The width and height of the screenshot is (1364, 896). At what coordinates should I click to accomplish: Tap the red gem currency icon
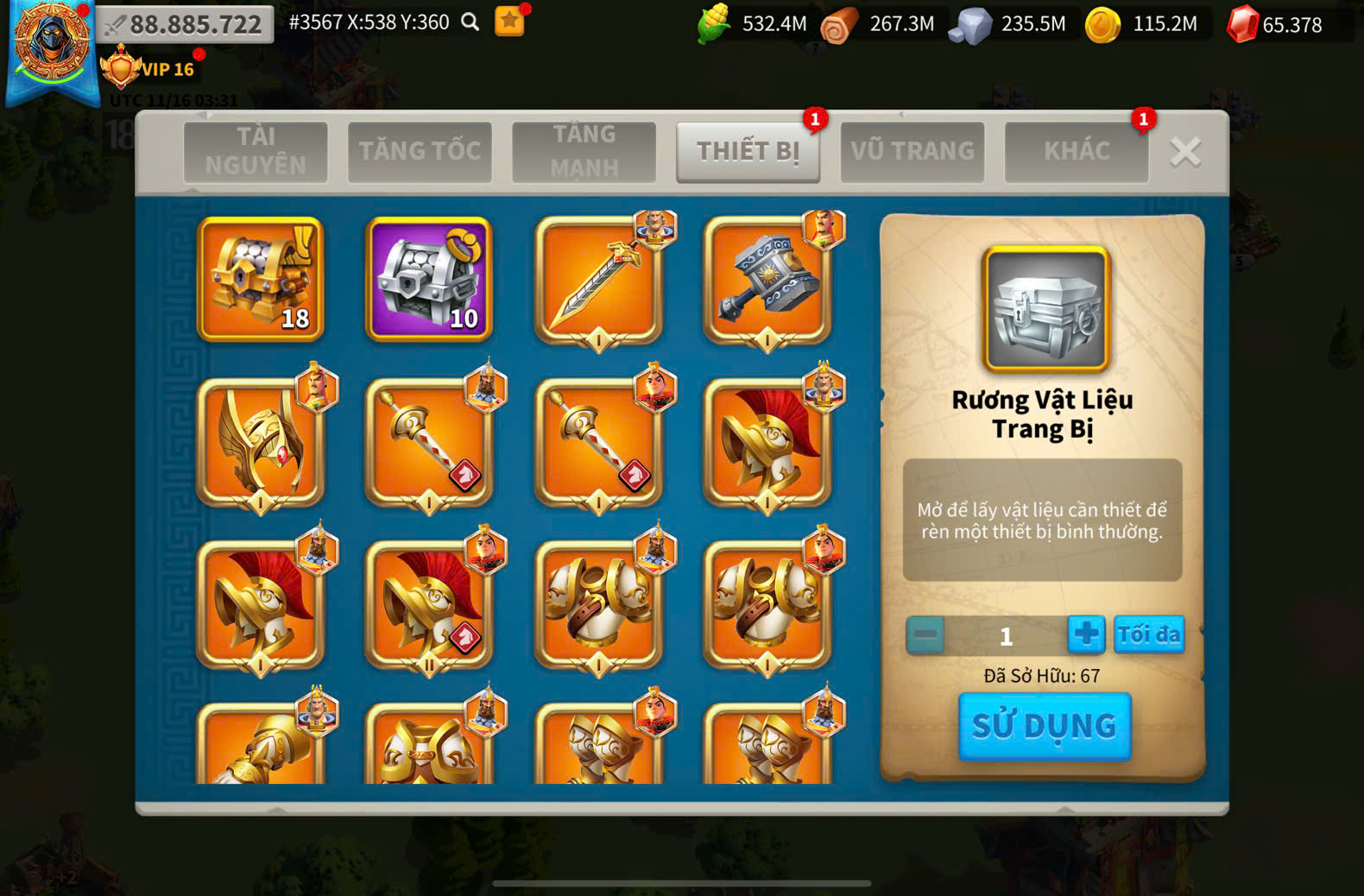[1242, 24]
